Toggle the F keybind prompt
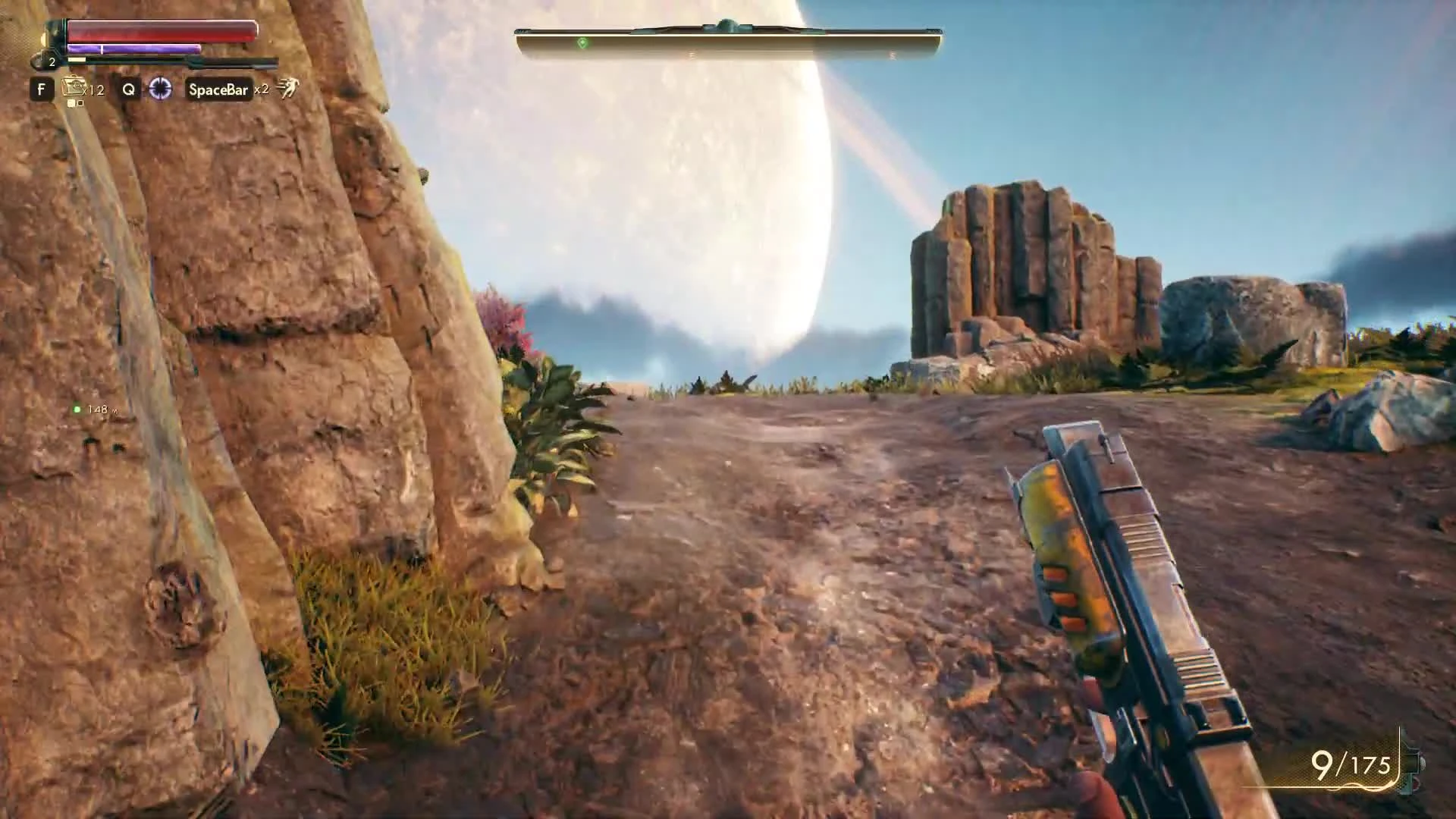Viewport: 1456px width, 819px height. tap(42, 90)
